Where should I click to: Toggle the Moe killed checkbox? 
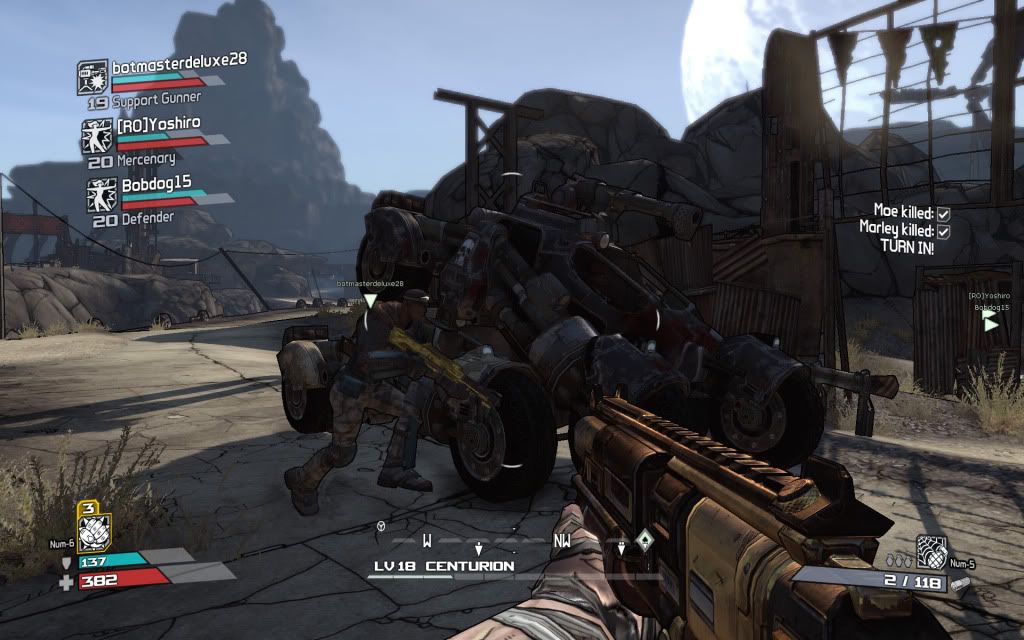943,213
